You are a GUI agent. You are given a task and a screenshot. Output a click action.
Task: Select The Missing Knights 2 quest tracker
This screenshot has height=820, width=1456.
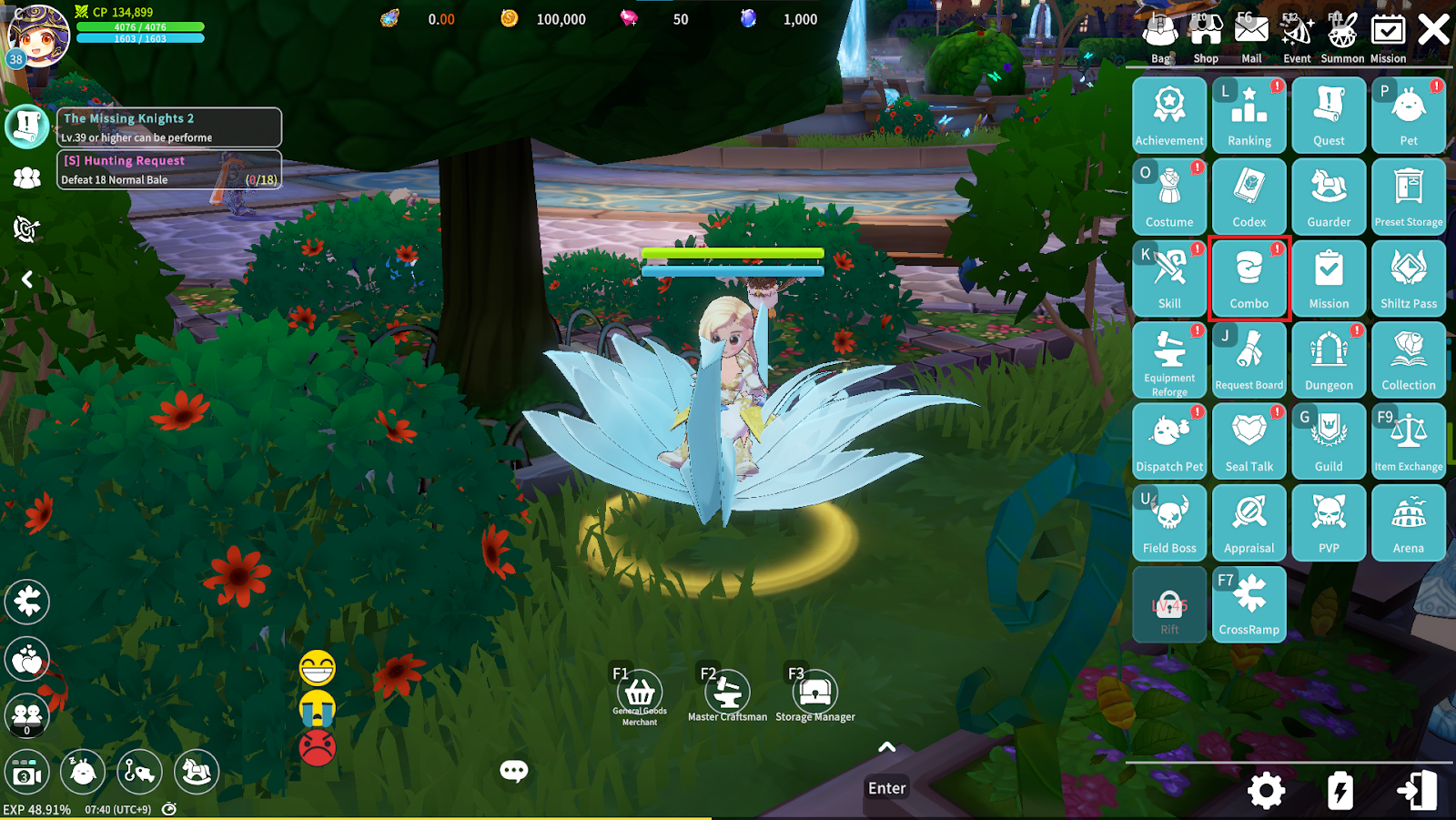pyautogui.click(x=169, y=127)
